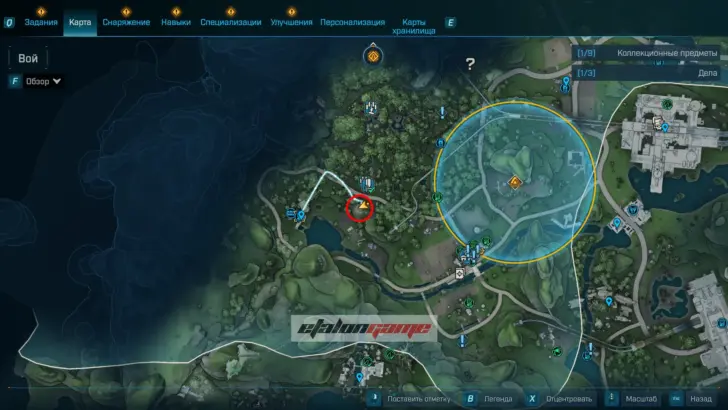
Task: Go to the Навыки tab
Action: pyautogui.click(x=176, y=22)
